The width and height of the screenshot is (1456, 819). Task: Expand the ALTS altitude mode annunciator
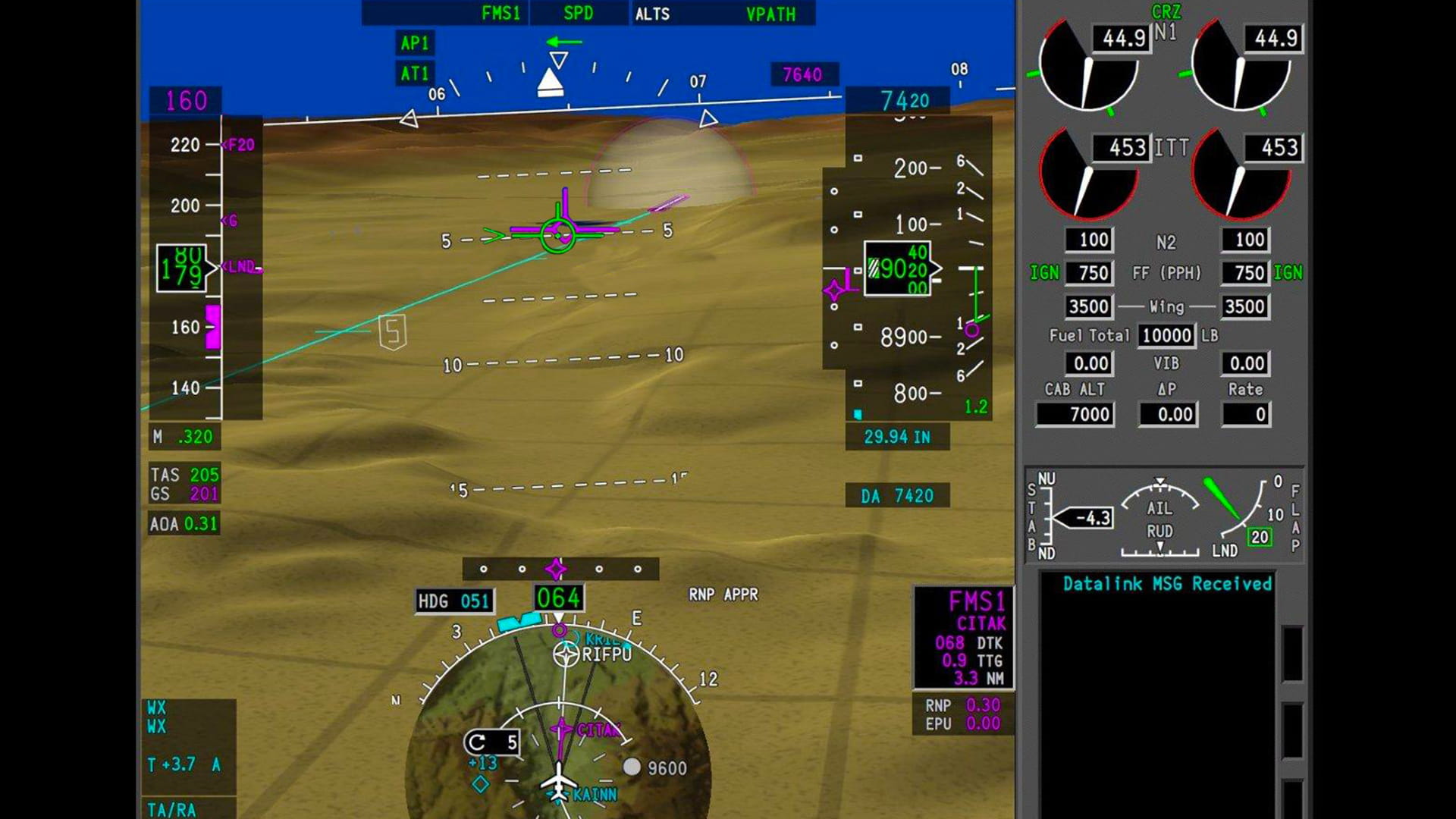(x=652, y=13)
